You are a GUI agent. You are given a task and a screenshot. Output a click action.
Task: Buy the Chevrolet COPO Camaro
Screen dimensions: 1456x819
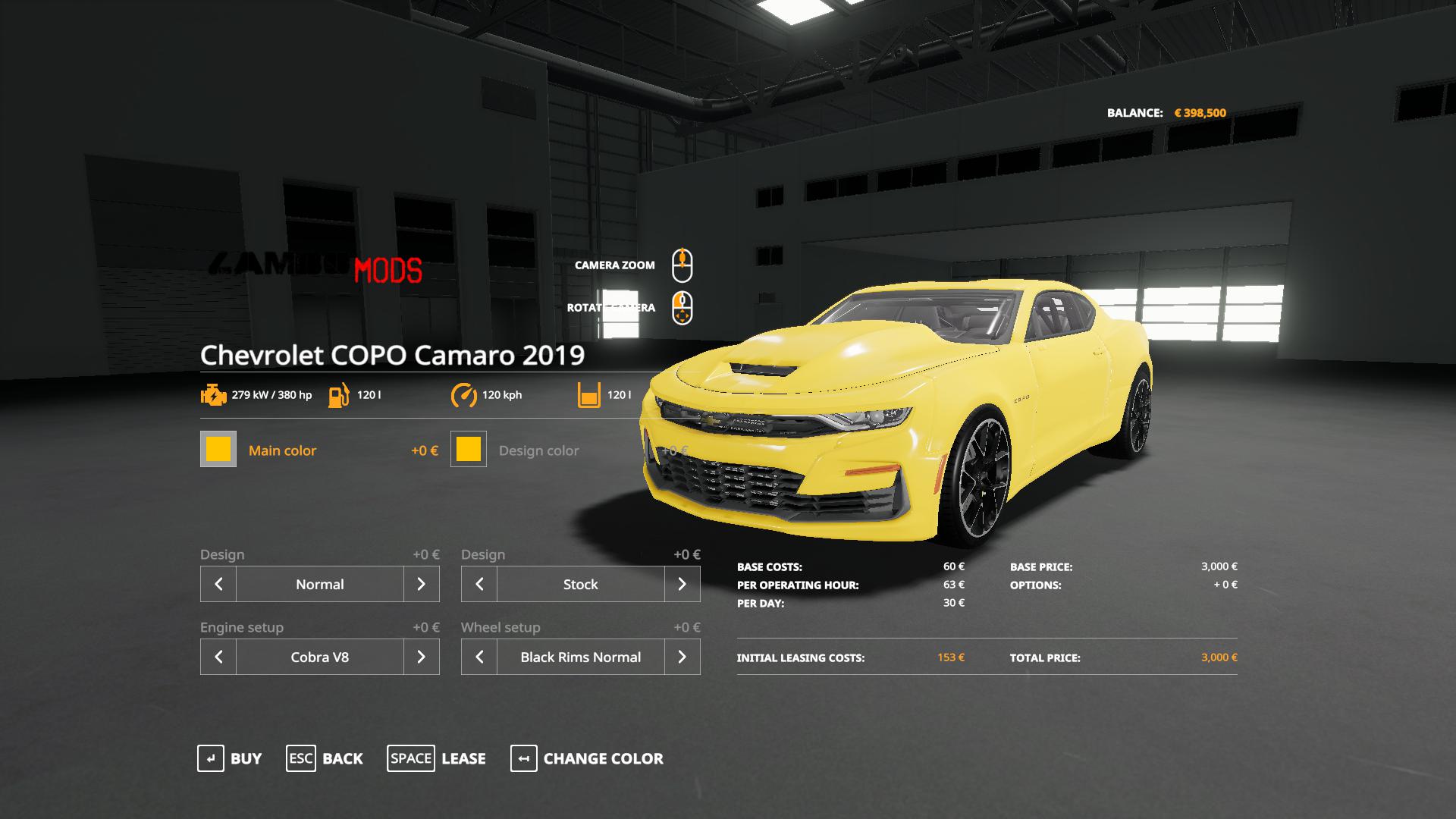[x=229, y=758]
